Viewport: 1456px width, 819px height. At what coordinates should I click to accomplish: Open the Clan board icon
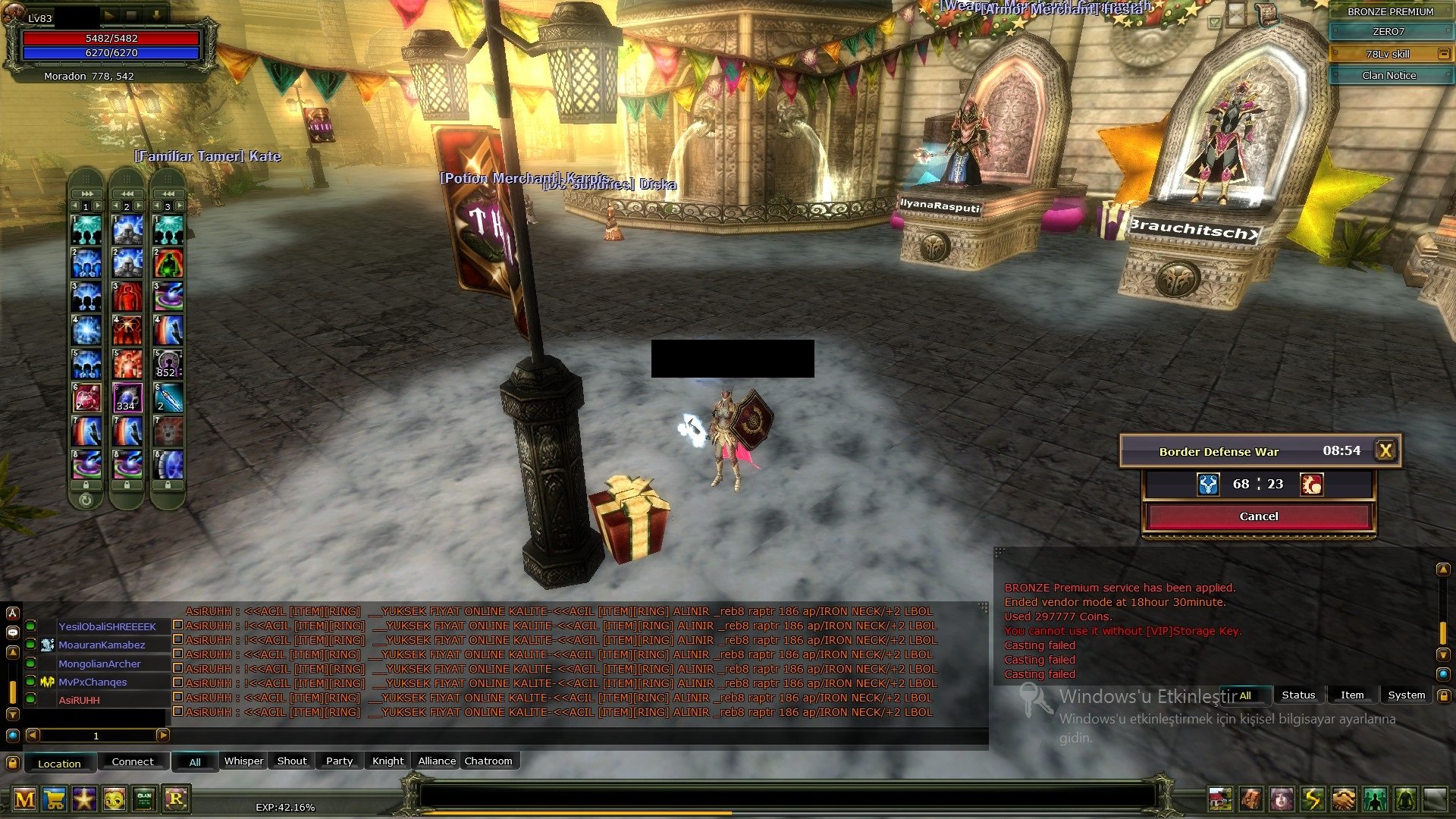pos(144,800)
